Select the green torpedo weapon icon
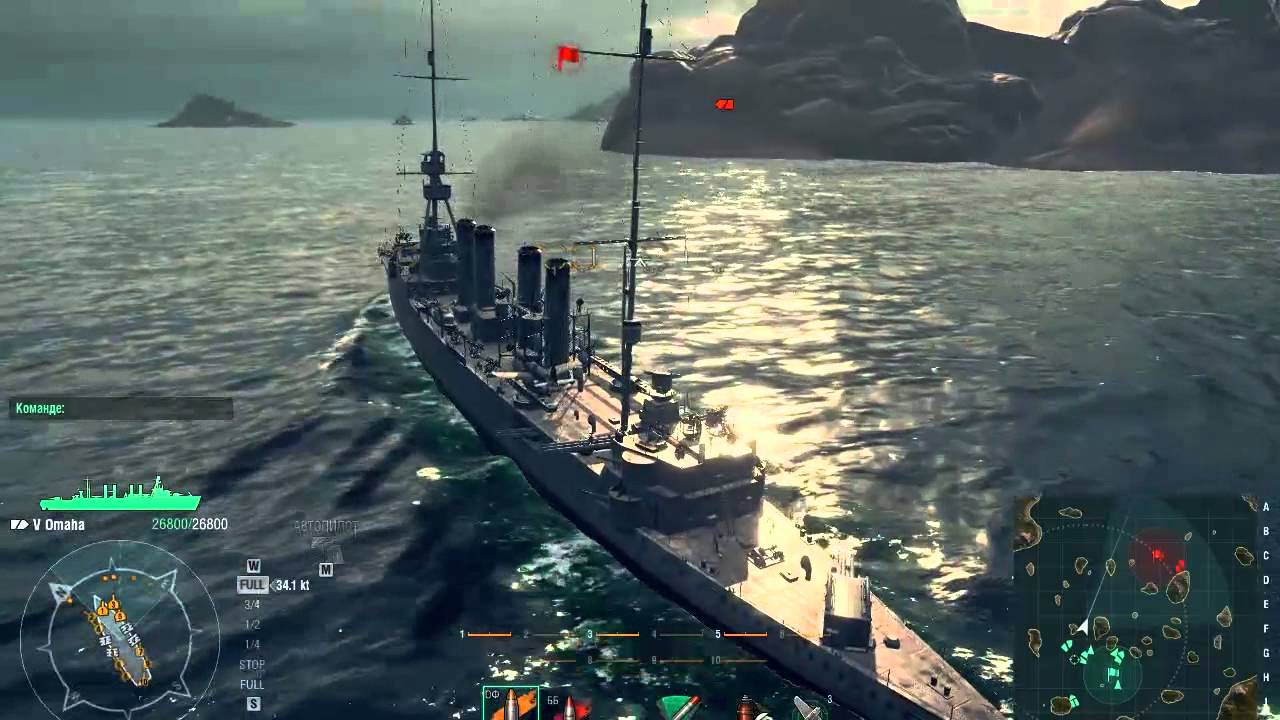Image resolution: width=1280 pixels, height=720 pixels. pyautogui.click(x=679, y=706)
